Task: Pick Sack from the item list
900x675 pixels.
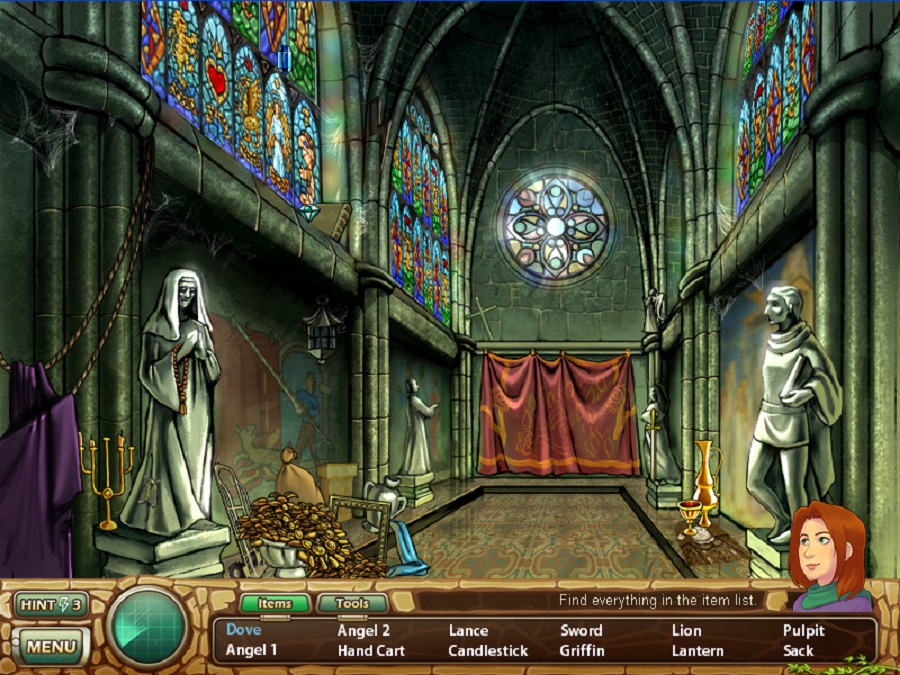Action: pos(798,650)
